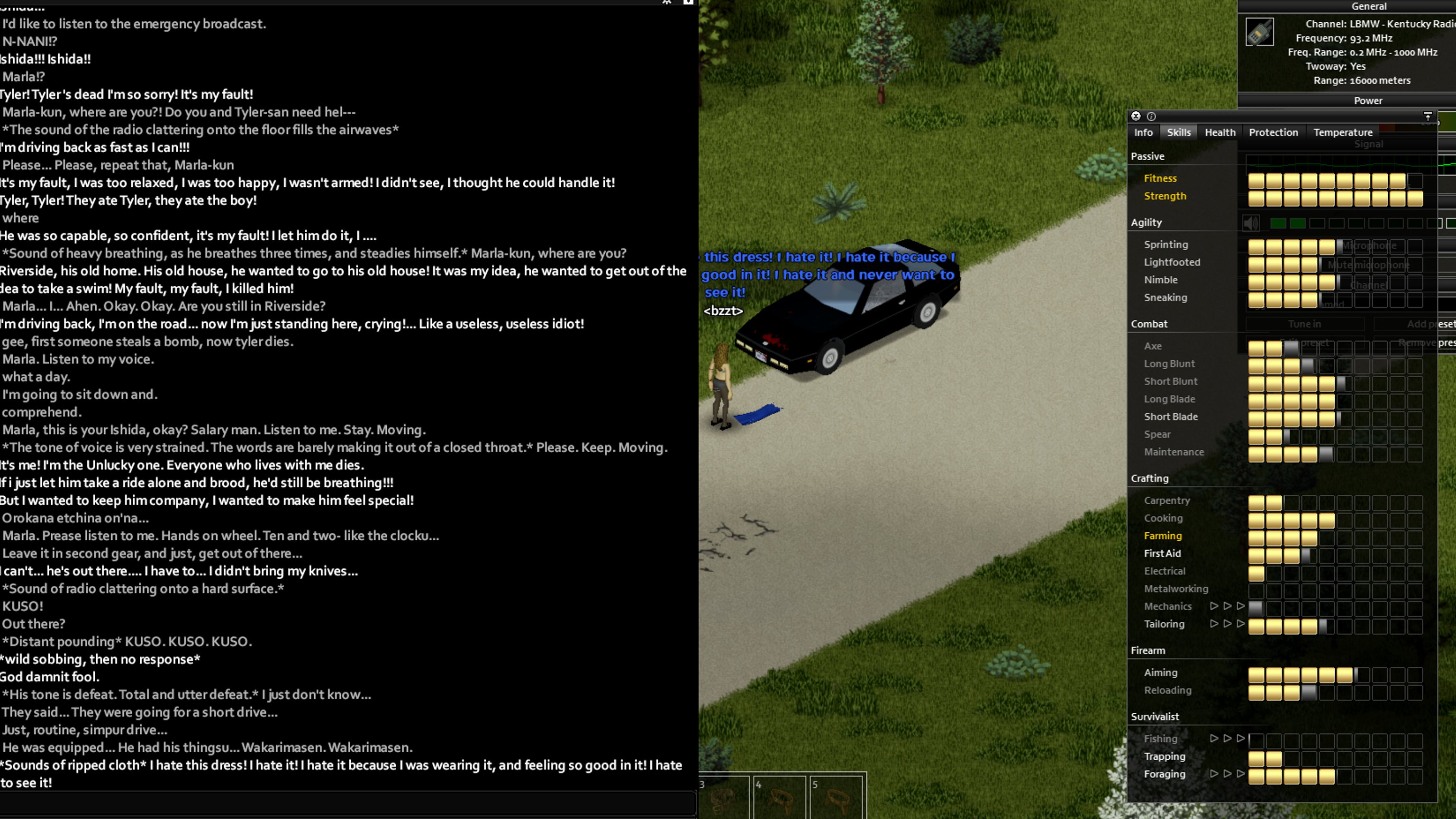Select the walkie-talkie device icon
The width and height of the screenshot is (1456, 819).
pyautogui.click(x=1259, y=32)
